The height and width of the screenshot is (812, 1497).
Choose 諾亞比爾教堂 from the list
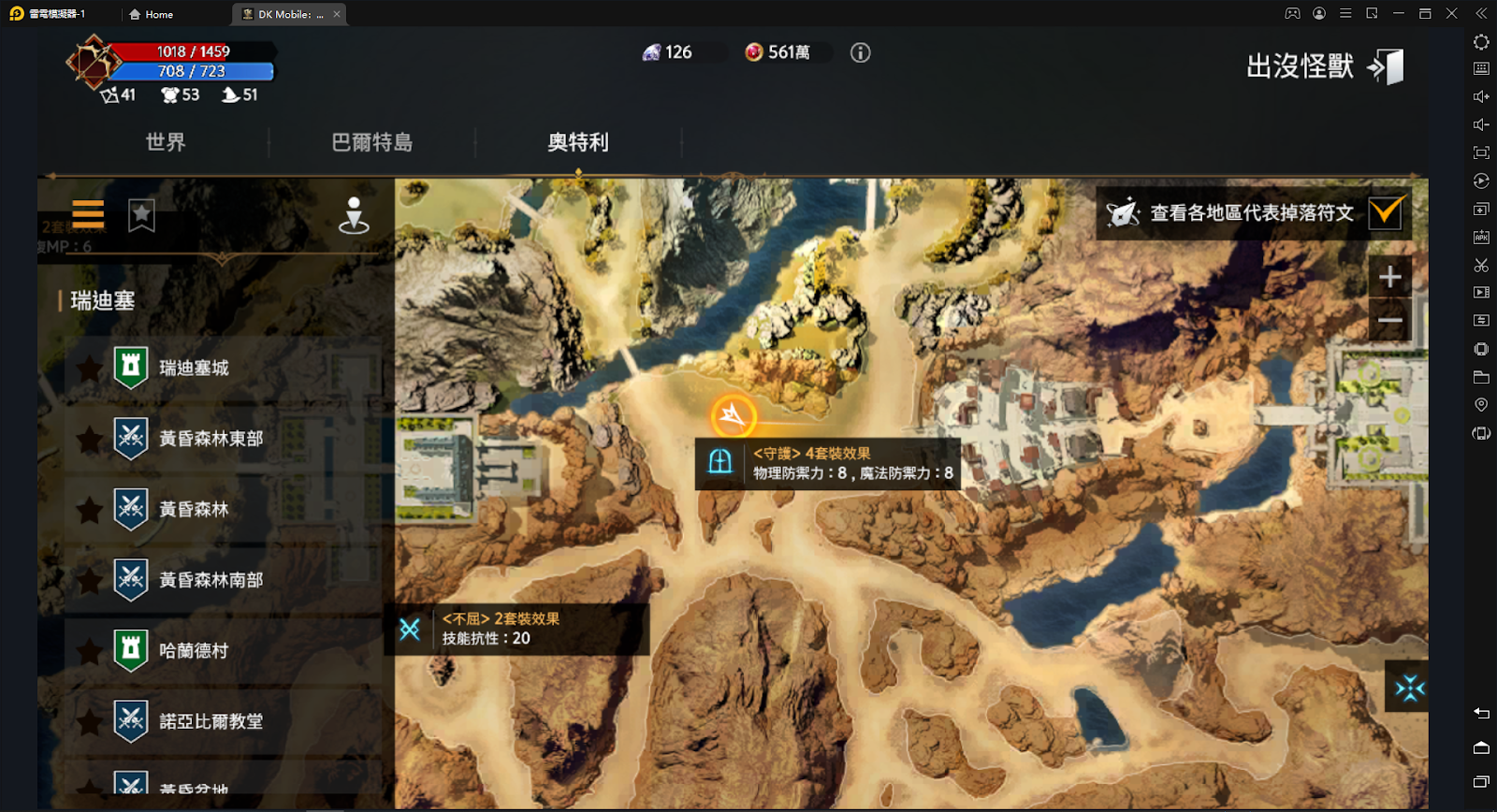click(211, 721)
